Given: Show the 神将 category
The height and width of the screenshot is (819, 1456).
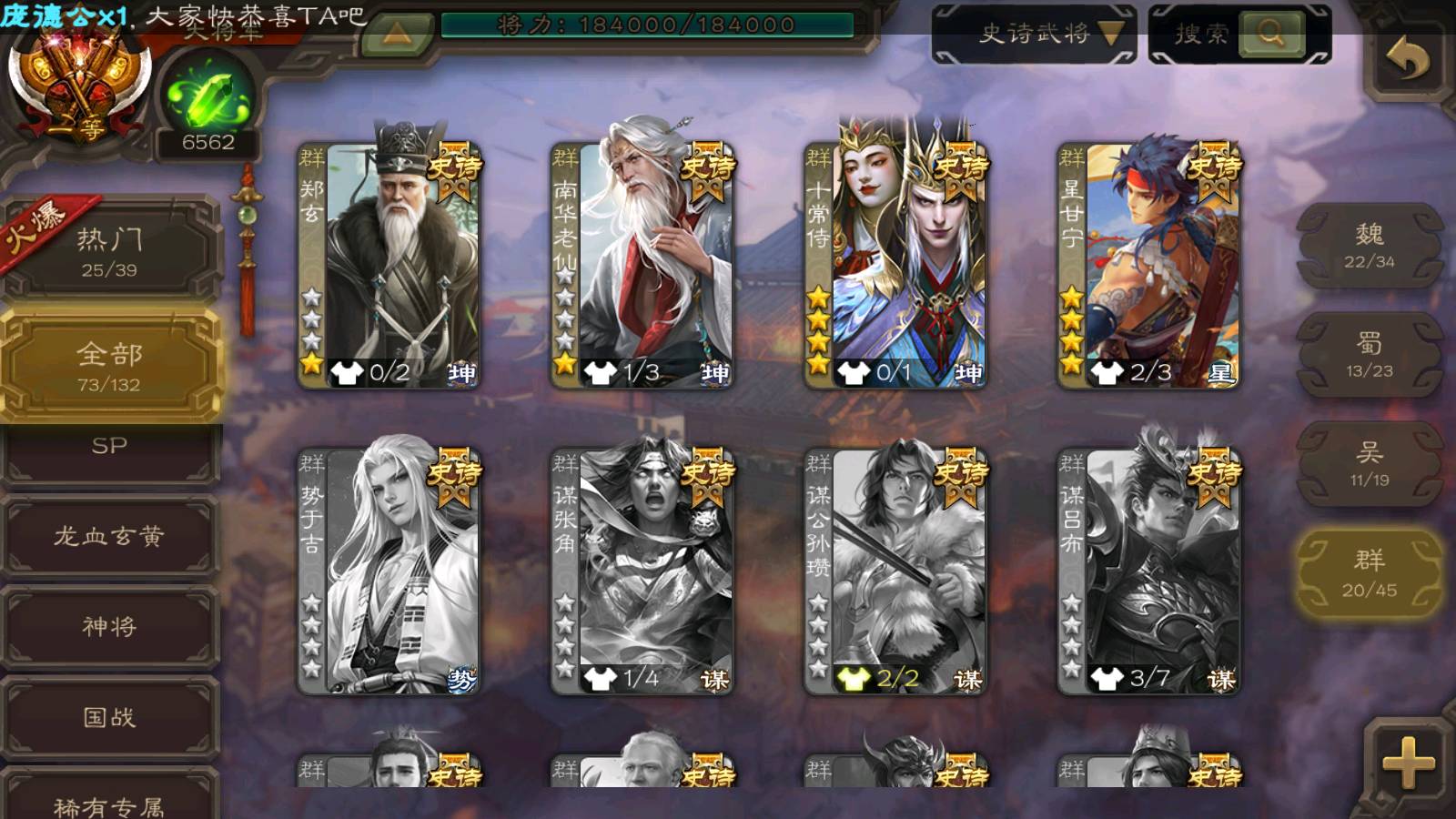Looking at the screenshot, I should point(109,626).
